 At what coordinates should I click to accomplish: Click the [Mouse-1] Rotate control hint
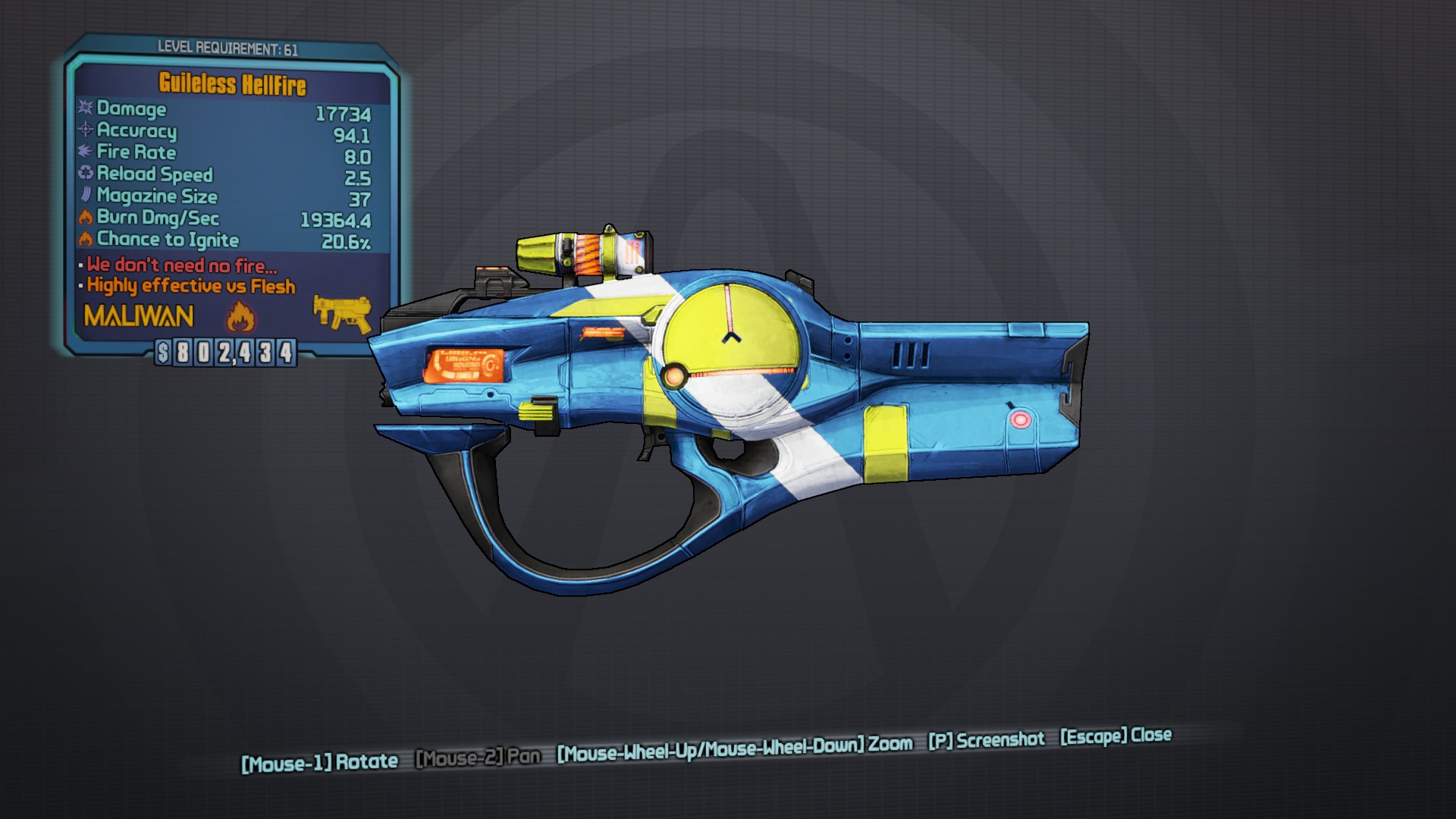pyautogui.click(x=322, y=761)
